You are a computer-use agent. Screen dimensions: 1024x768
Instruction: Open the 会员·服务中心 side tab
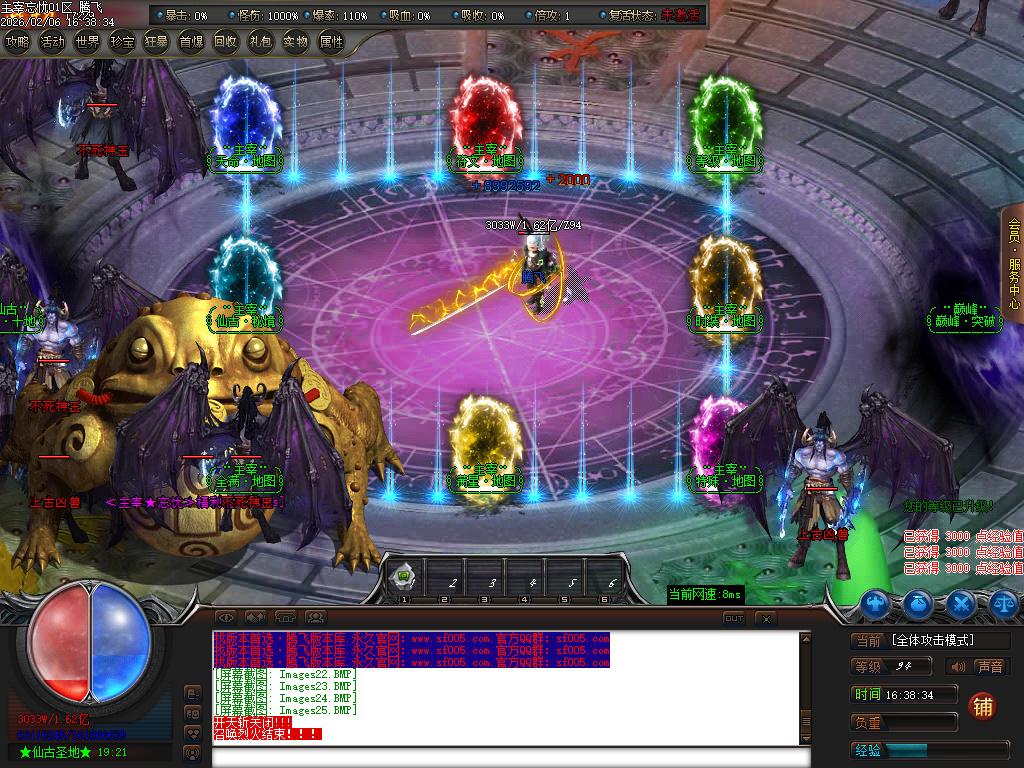tap(1013, 264)
